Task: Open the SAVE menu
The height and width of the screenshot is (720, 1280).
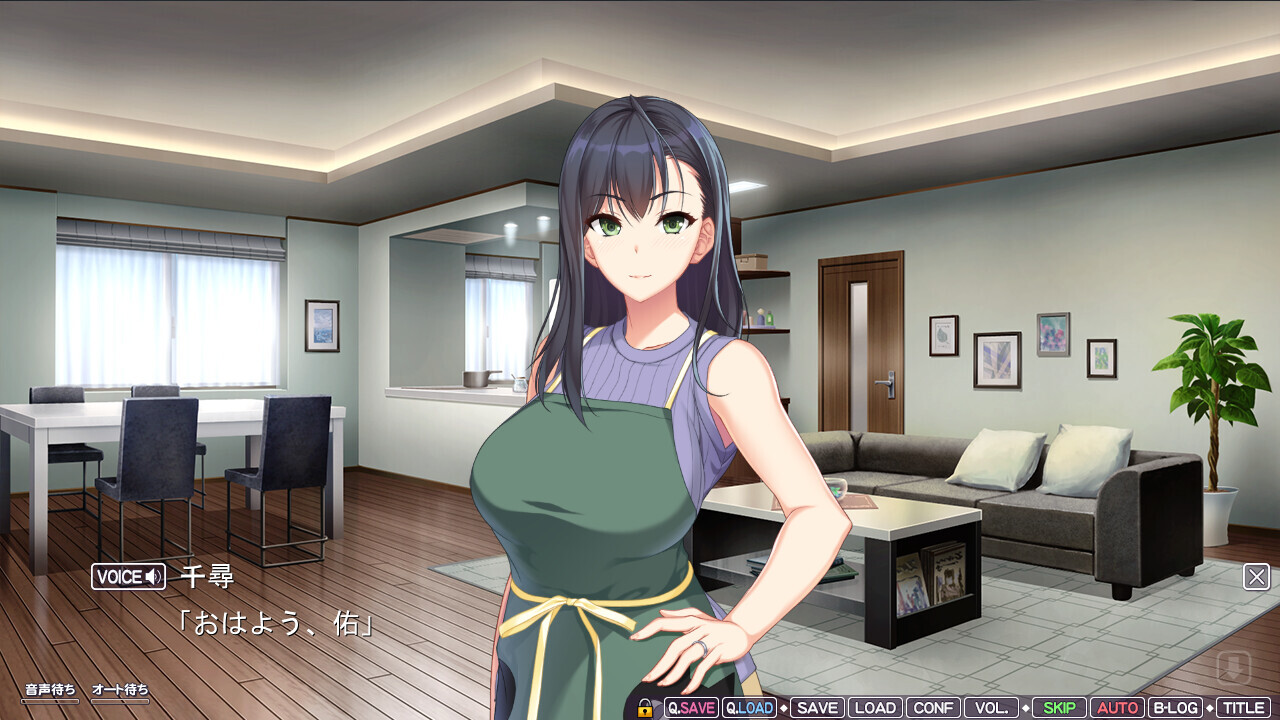Action: [x=817, y=708]
